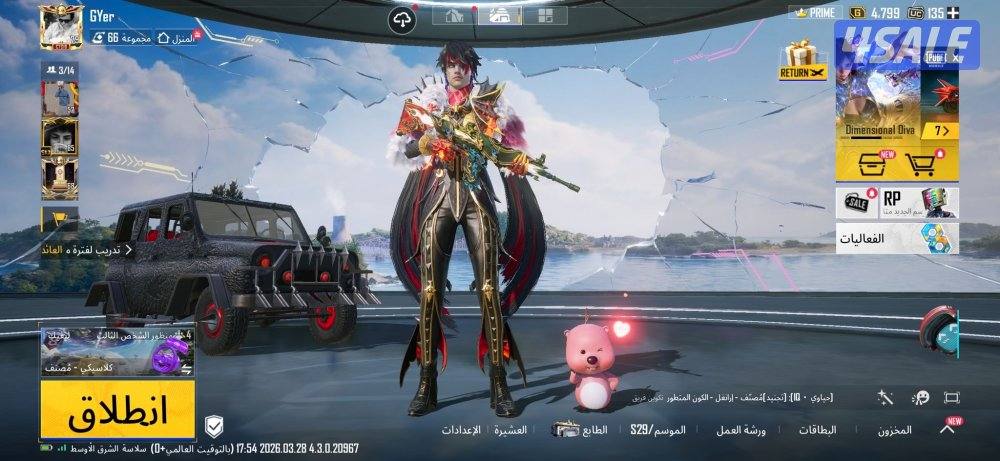
Task: Add UC with the plus button
Action: coord(953,13)
